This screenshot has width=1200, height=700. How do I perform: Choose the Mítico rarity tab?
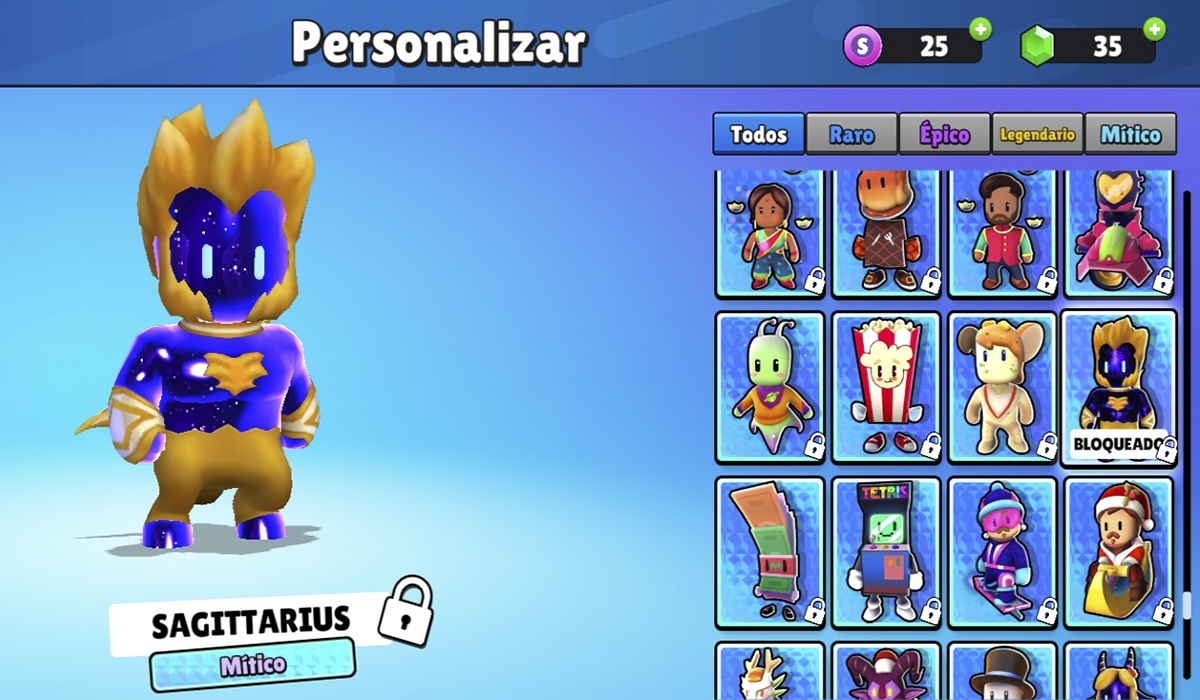(1130, 134)
